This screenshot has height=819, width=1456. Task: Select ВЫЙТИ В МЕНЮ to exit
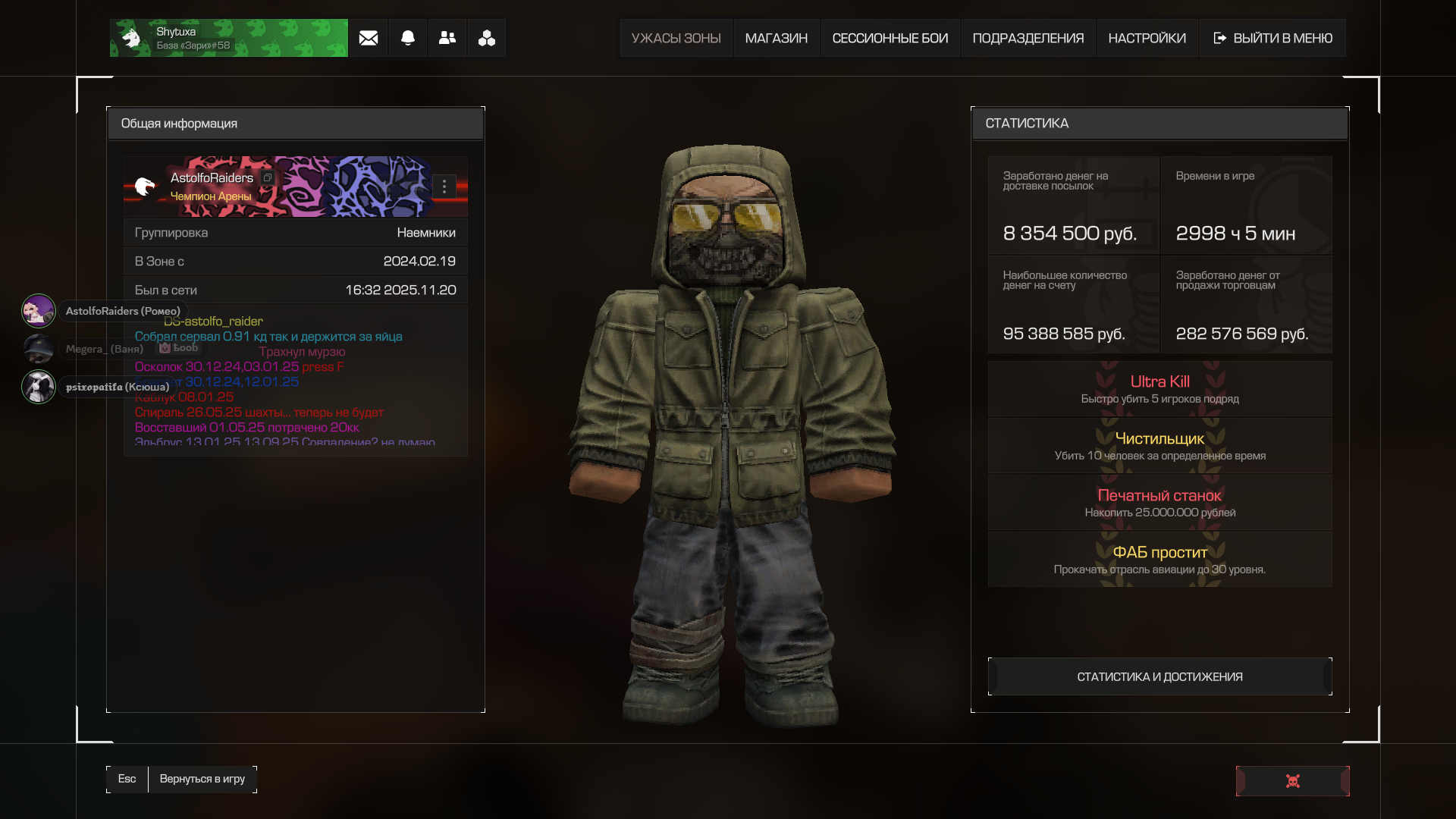pyautogui.click(x=1272, y=38)
